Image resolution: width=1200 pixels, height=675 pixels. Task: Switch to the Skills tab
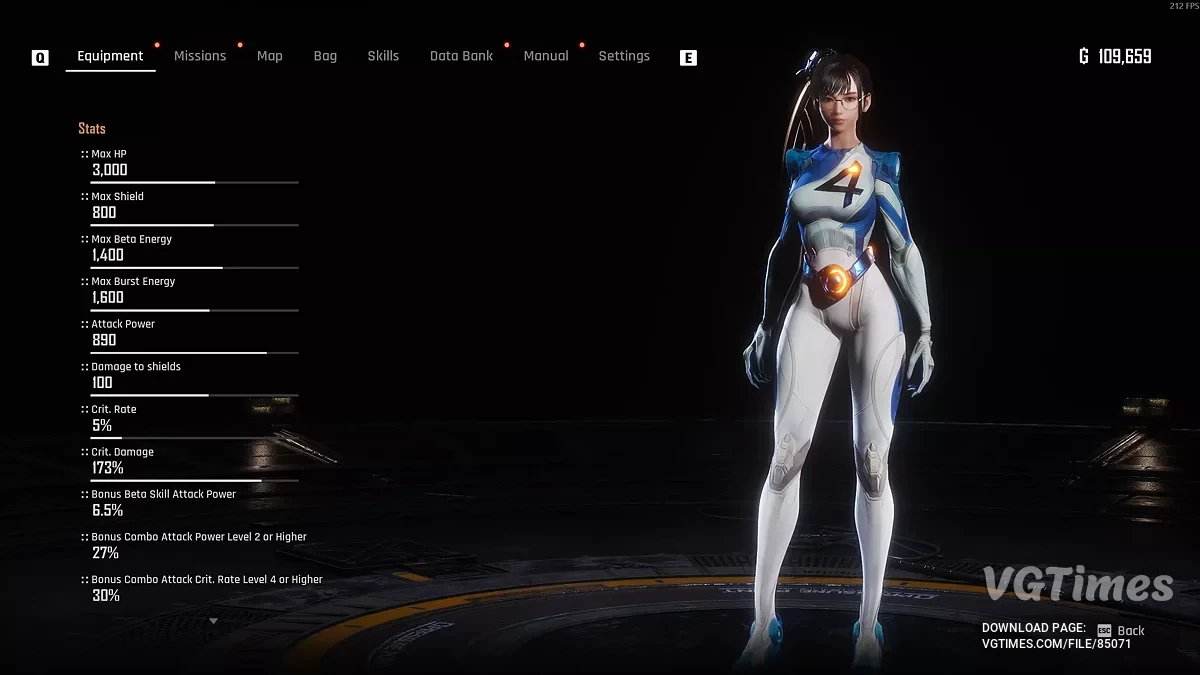pyautogui.click(x=383, y=56)
